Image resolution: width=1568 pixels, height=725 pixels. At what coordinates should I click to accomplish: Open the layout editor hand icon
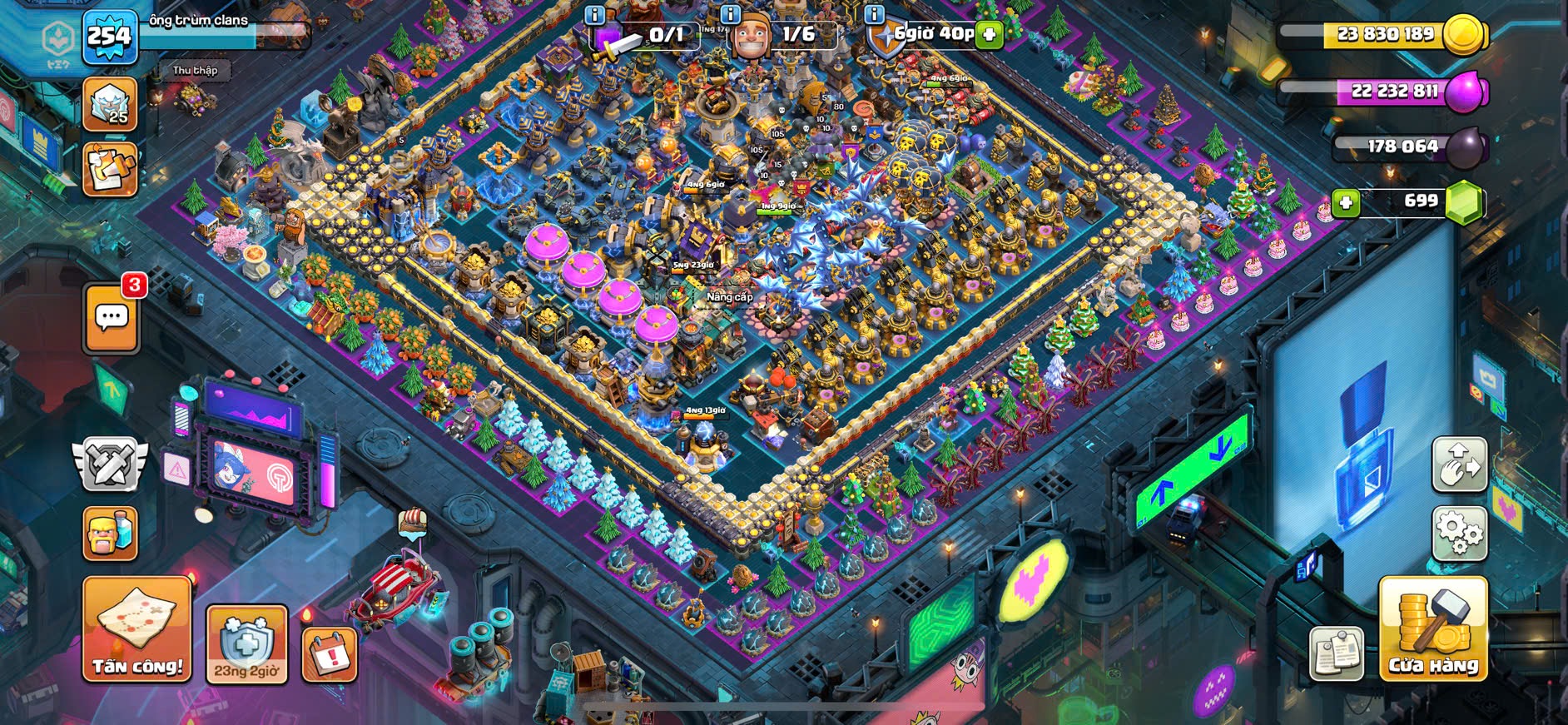coord(1460,464)
